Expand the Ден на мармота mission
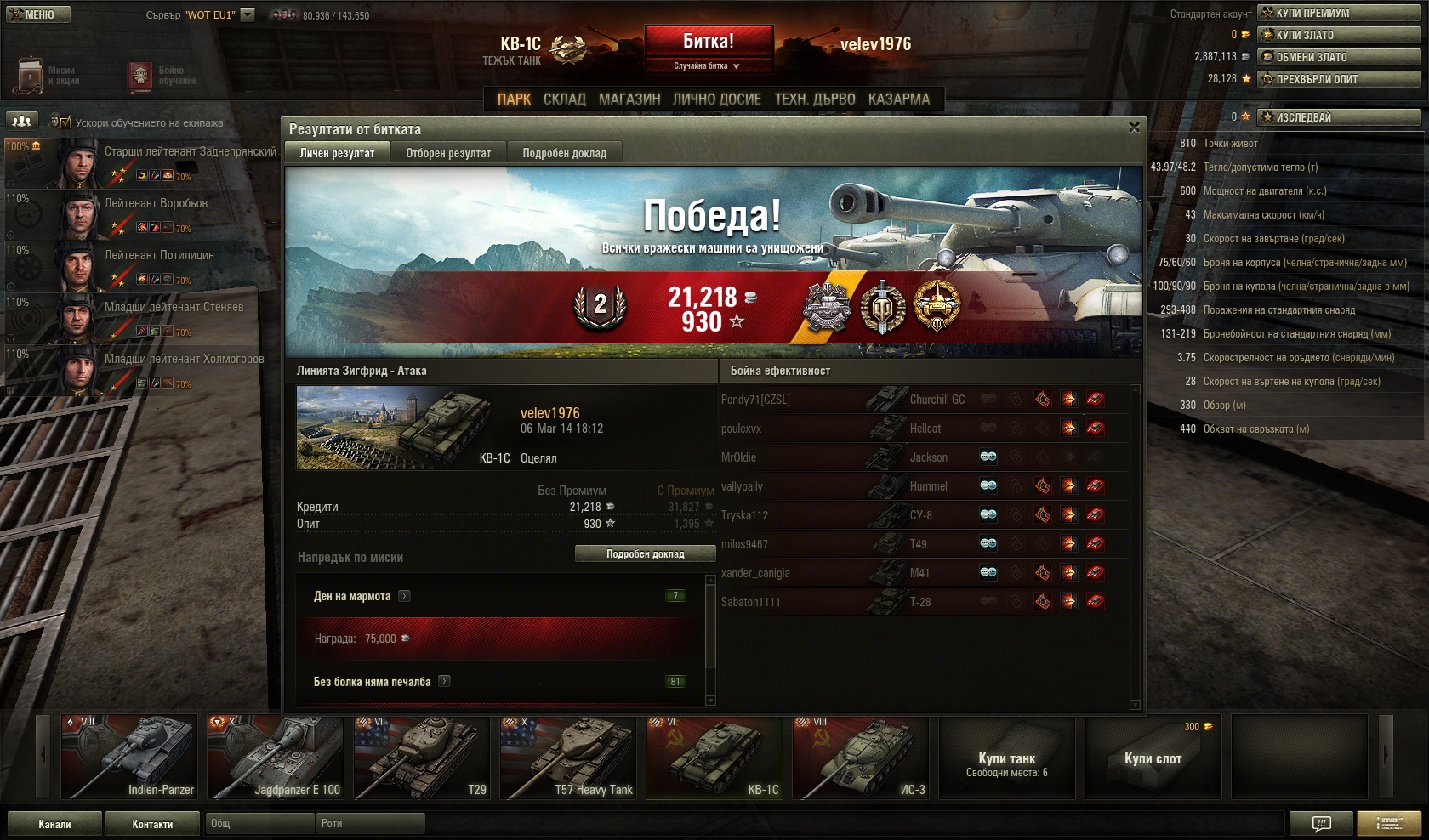Image resolution: width=1429 pixels, height=840 pixels. [x=404, y=596]
